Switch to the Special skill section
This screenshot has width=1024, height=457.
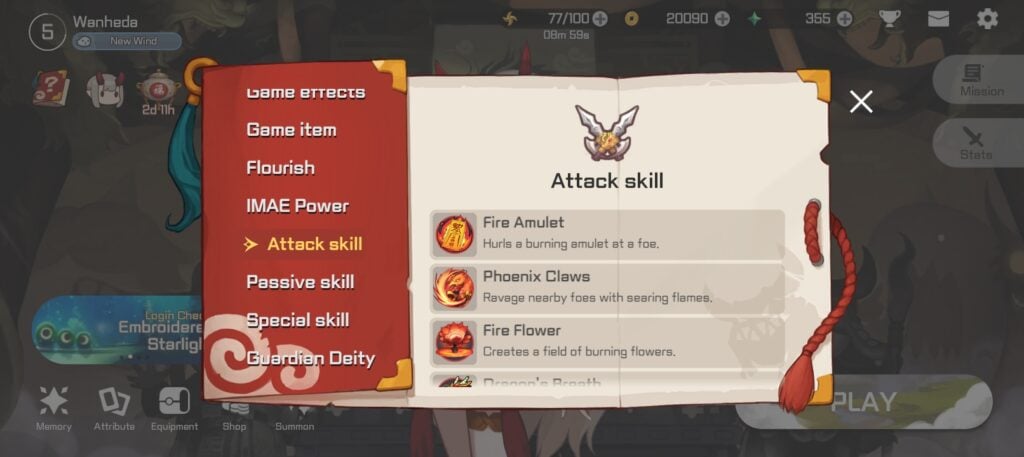click(x=297, y=320)
